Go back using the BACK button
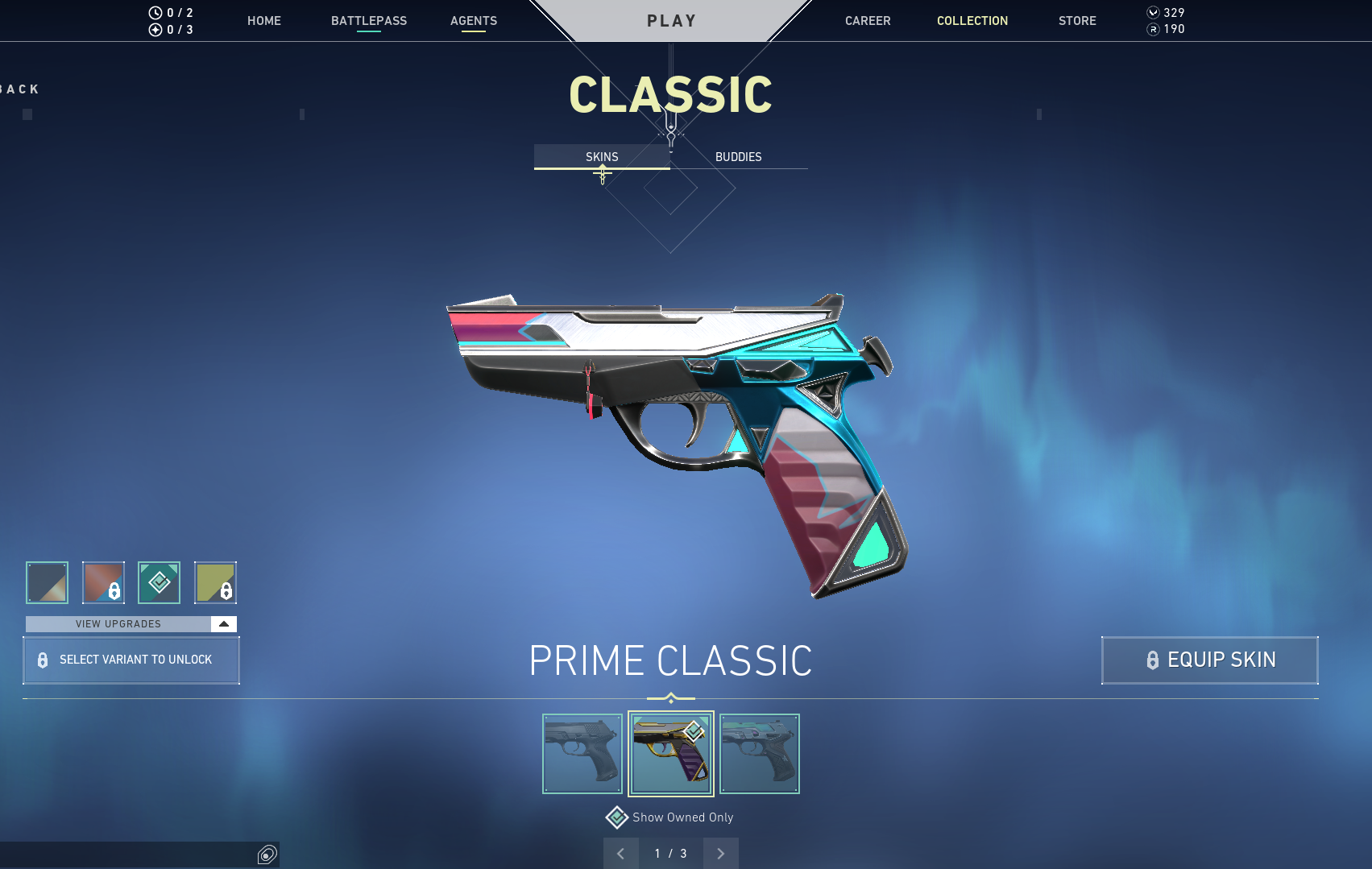Viewport: 1372px width, 869px height. 20,89
